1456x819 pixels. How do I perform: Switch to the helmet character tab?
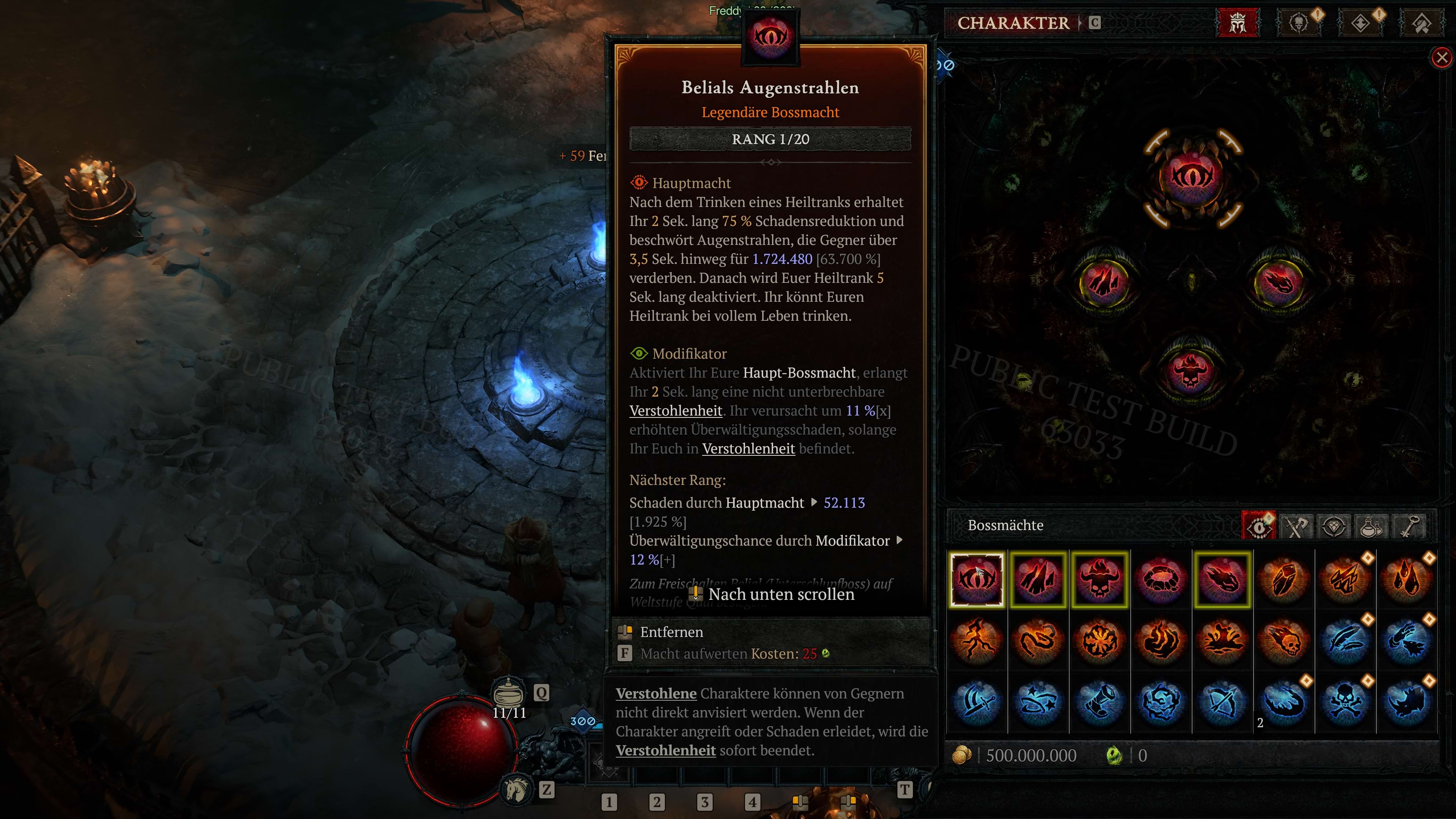click(1237, 23)
